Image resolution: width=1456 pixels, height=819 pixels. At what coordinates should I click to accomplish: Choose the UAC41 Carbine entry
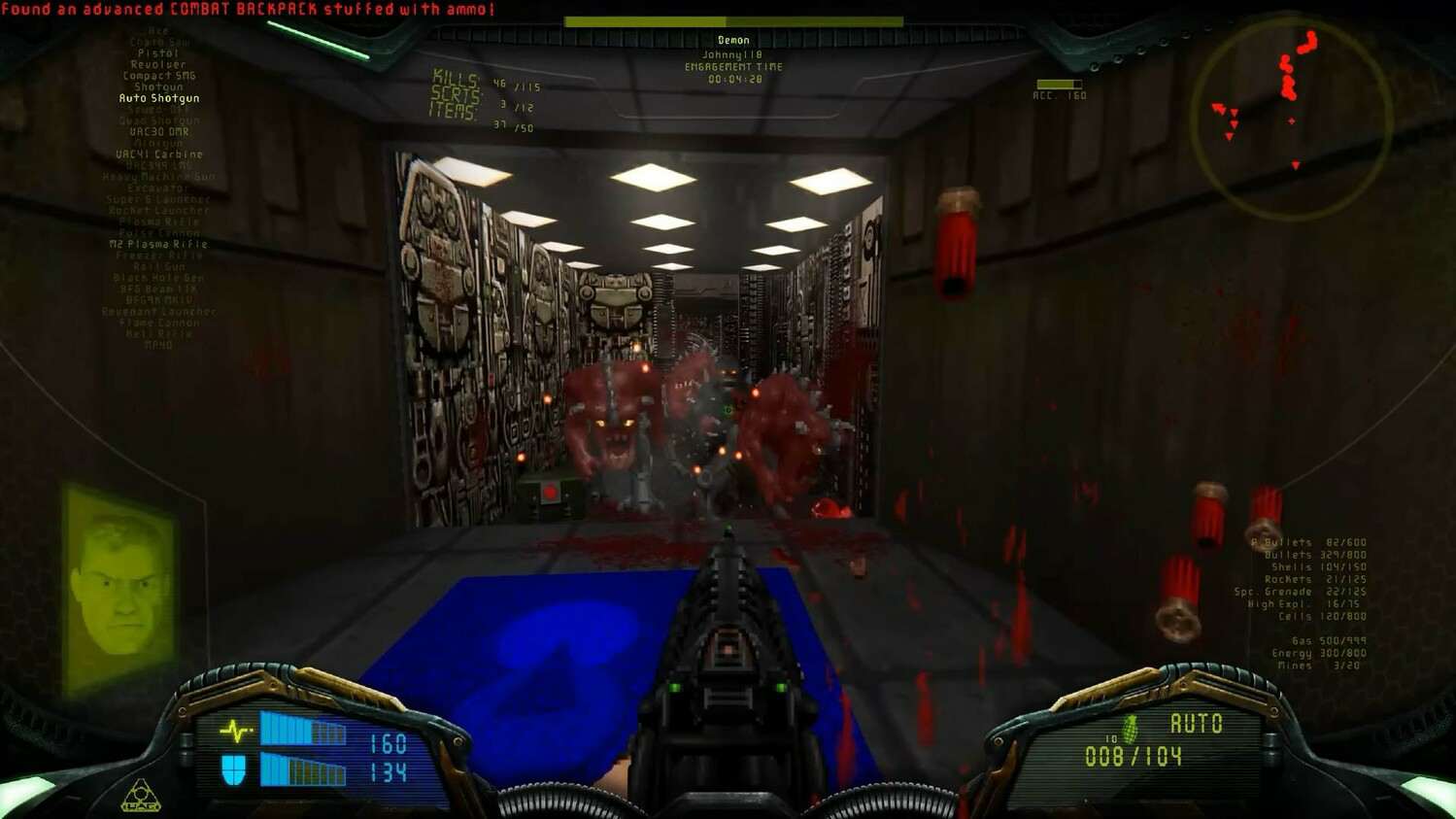point(159,154)
